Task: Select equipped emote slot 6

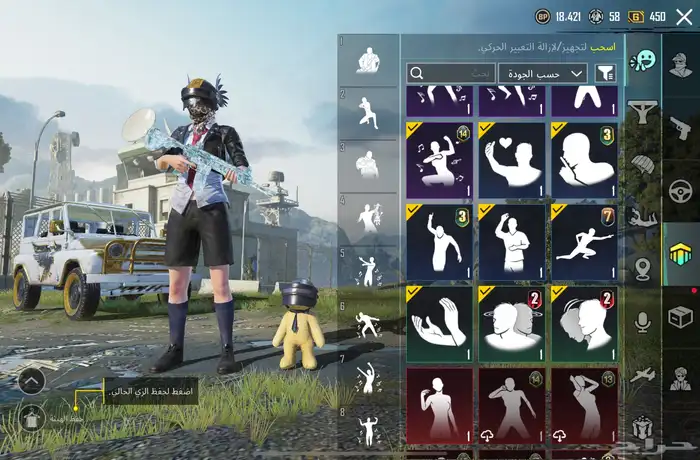Action: pos(367,322)
